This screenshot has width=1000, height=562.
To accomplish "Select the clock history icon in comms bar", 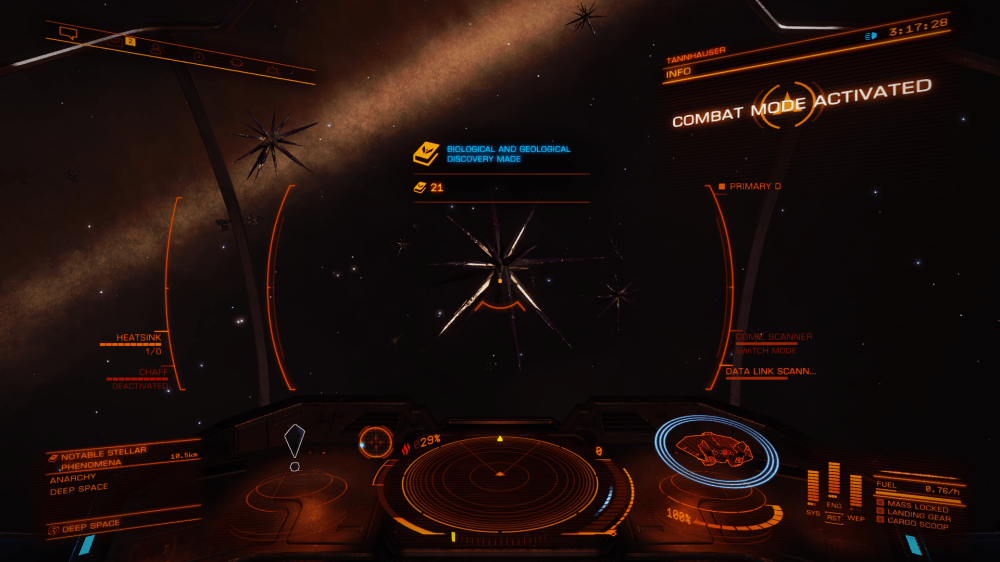I will (x=198, y=55).
